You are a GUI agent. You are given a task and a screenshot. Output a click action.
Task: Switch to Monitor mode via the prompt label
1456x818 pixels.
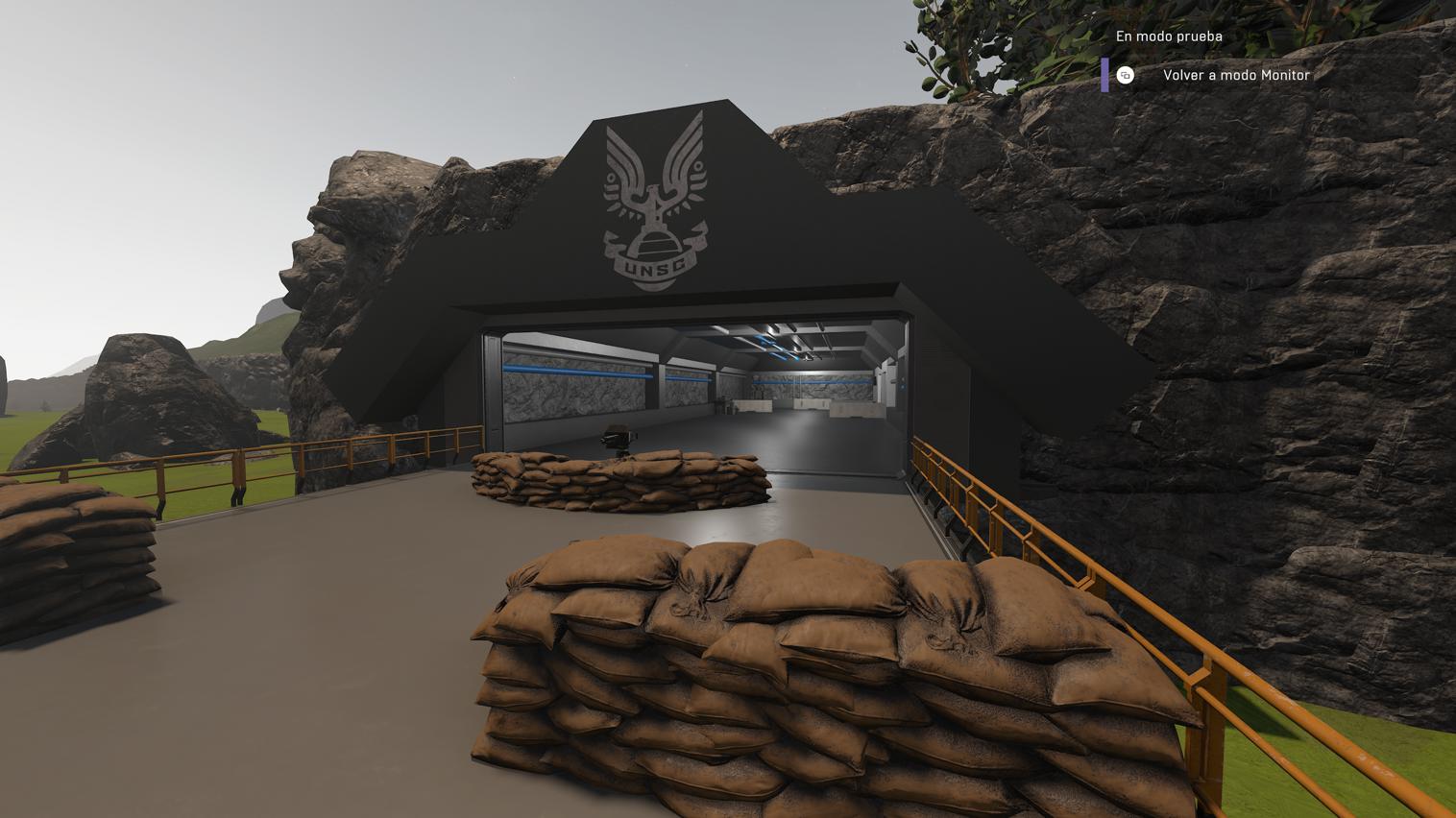pos(1237,75)
